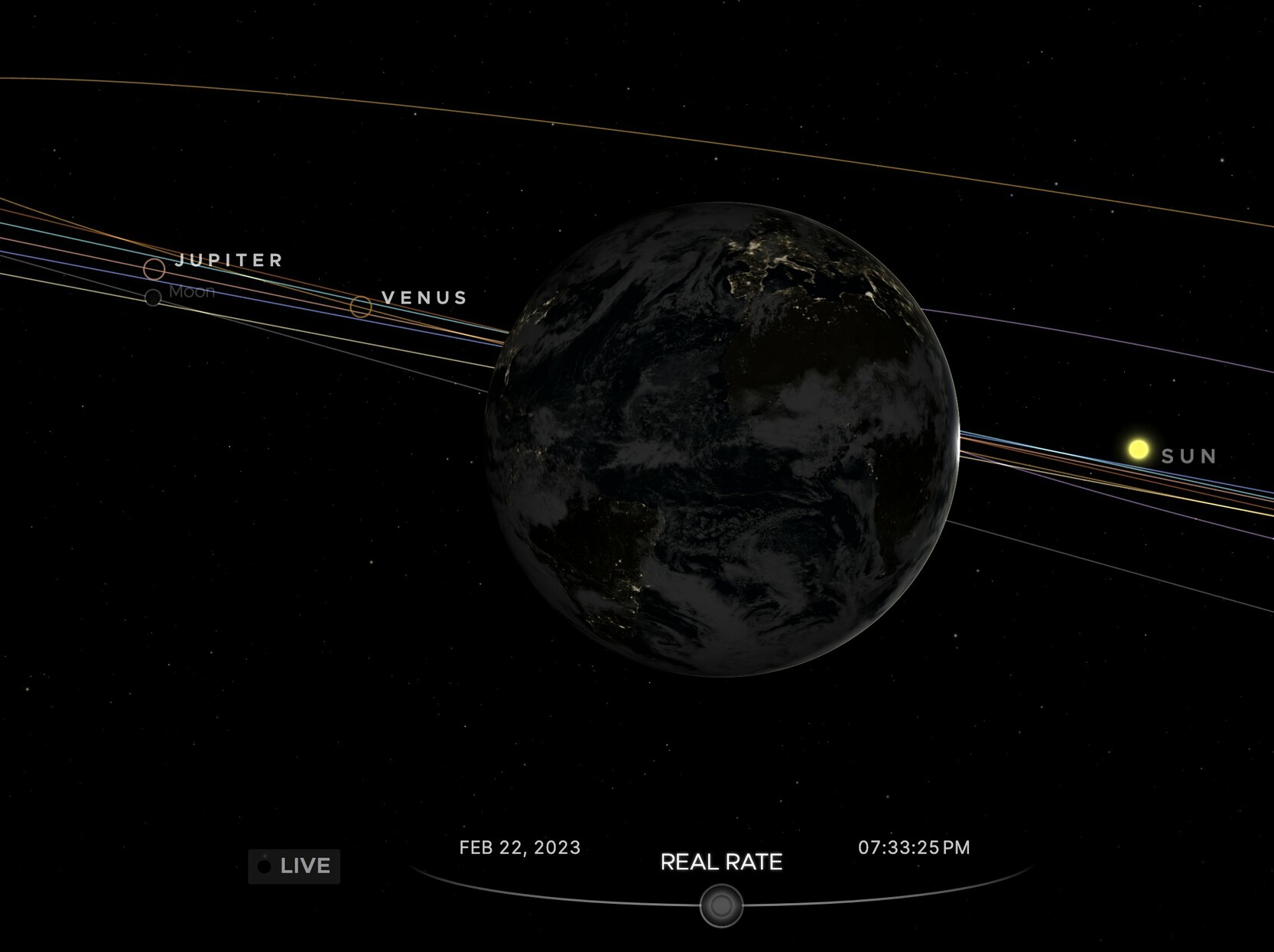Screen dimensions: 1274x952
Task: Activate the LIVE button
Action: [x=294, y=866]
